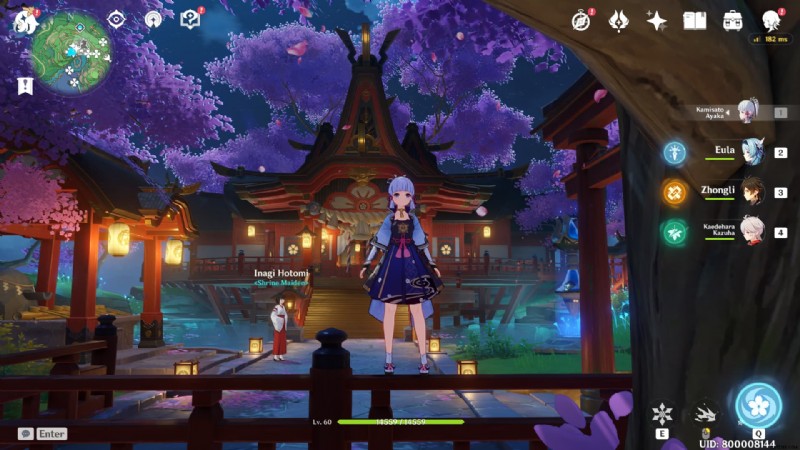This screenshot has height=450, width=800.
Task: Activate the sprint dash ability icon
Action: (707, 413)
